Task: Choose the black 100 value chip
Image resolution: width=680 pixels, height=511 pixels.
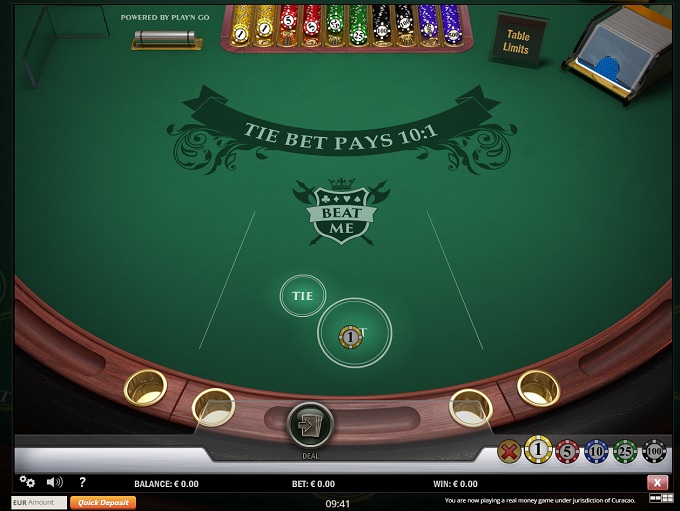Action: pyautogui.click(x=653, y=452)
